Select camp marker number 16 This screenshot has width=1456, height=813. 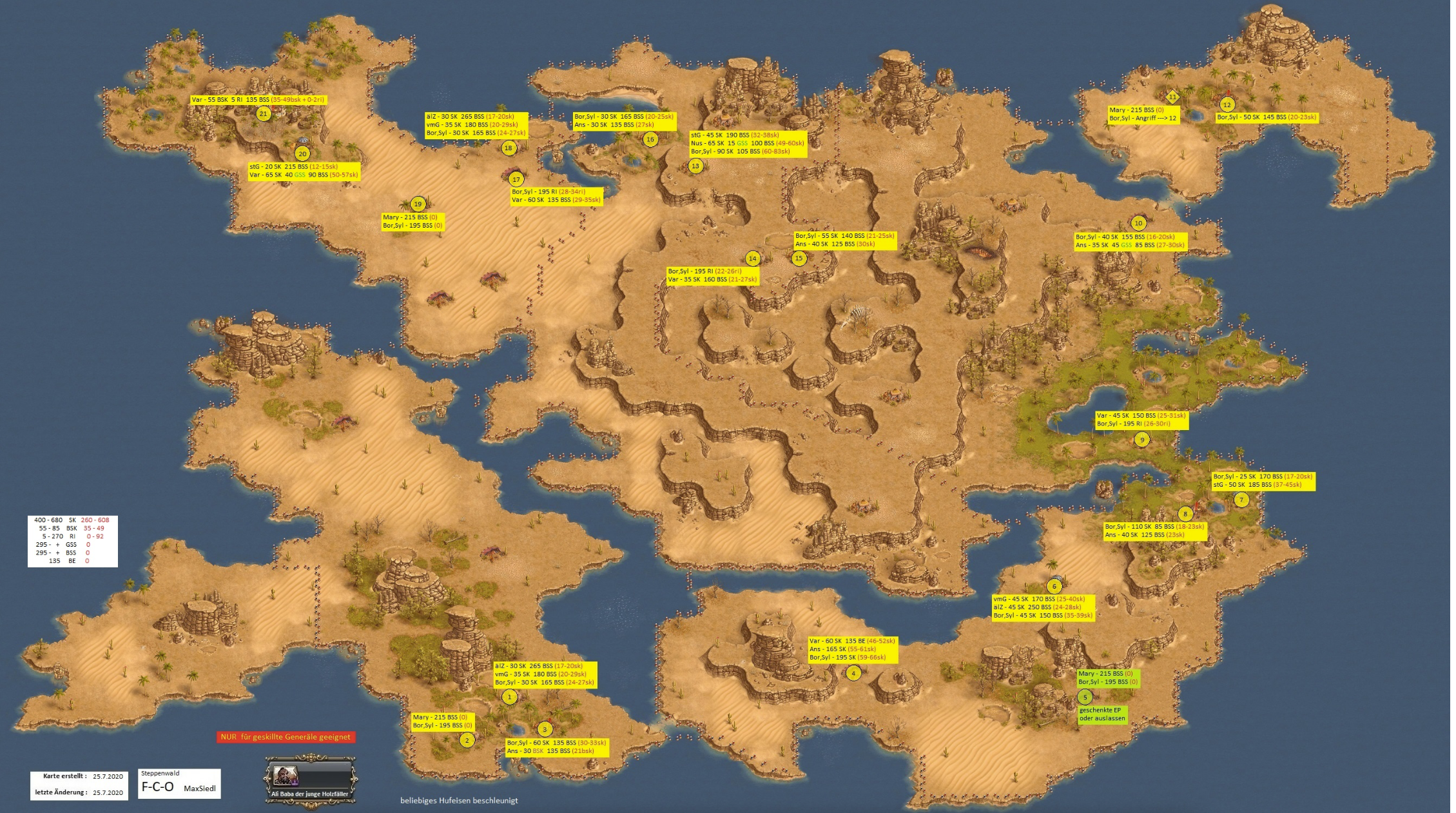650,139
